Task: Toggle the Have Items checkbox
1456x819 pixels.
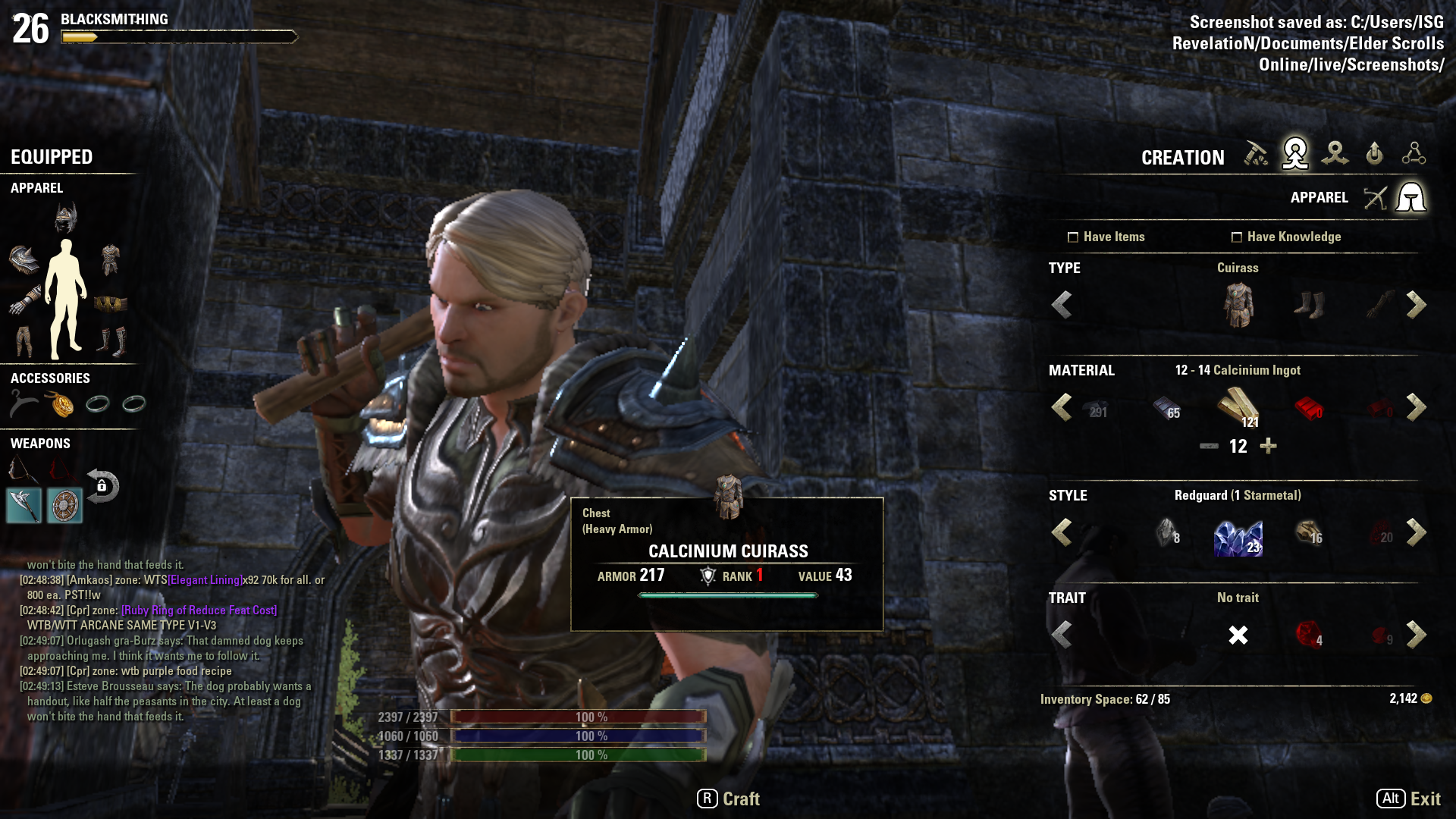Action: (x=1073, y=237)
